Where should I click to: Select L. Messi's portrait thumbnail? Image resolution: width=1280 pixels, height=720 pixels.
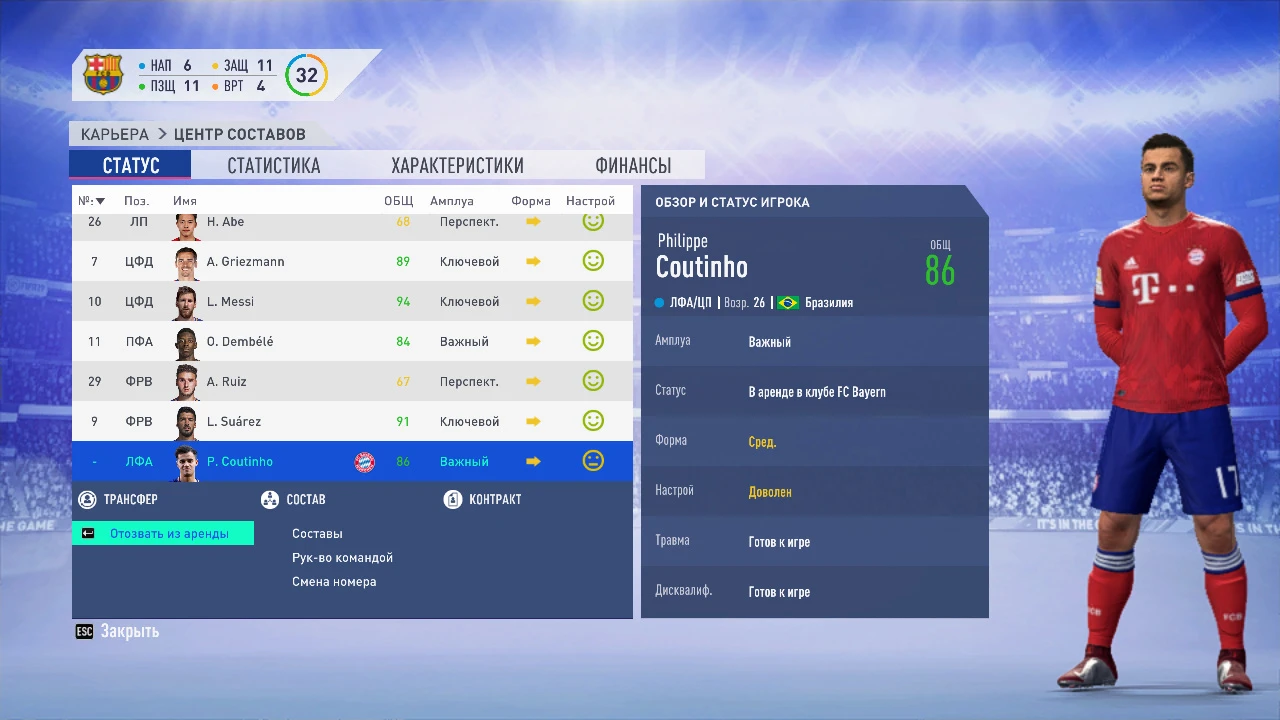(185, 300)
